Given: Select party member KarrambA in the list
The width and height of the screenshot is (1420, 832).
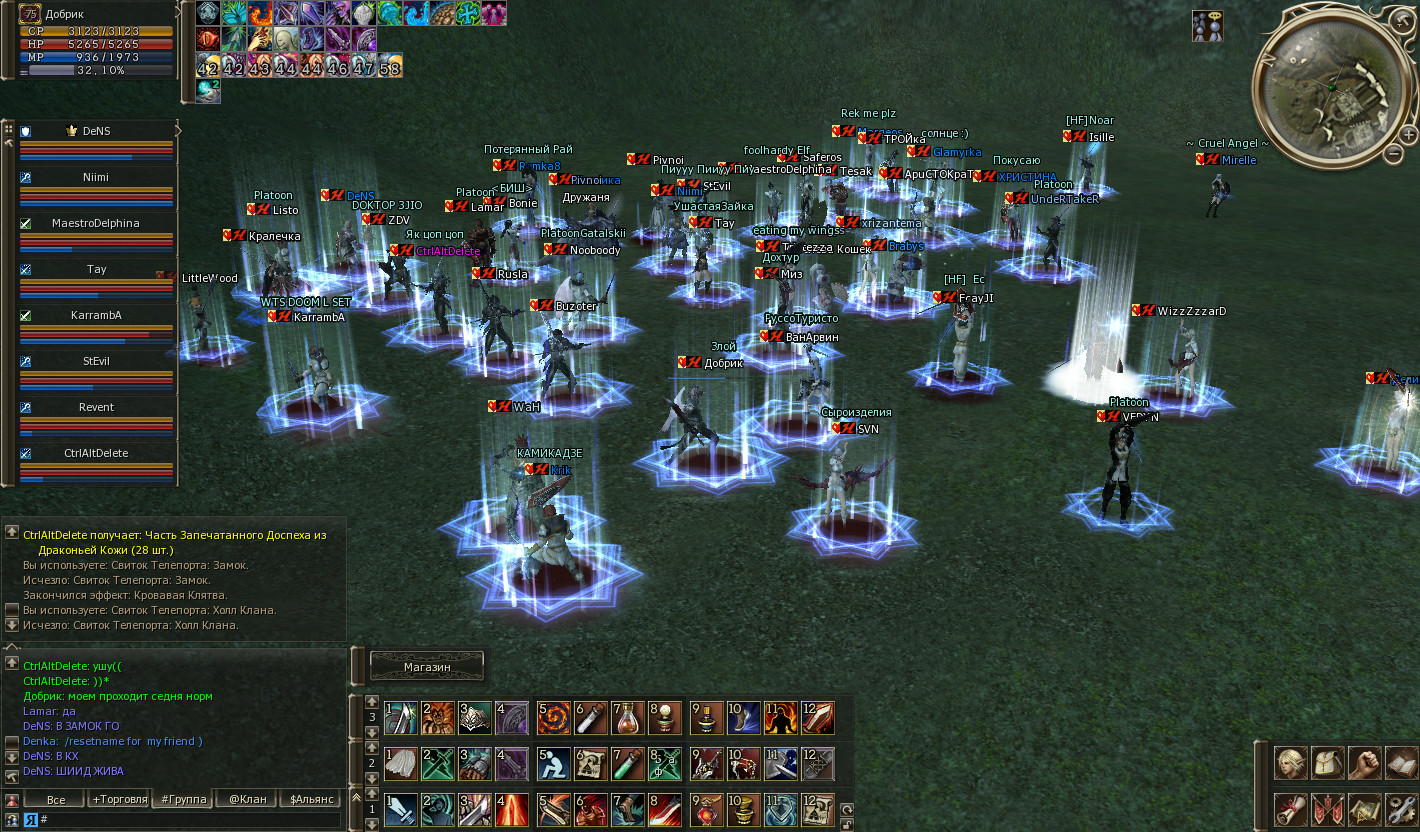Looking at the screenshot, I should pyautogui.click(x=96, y=315).
